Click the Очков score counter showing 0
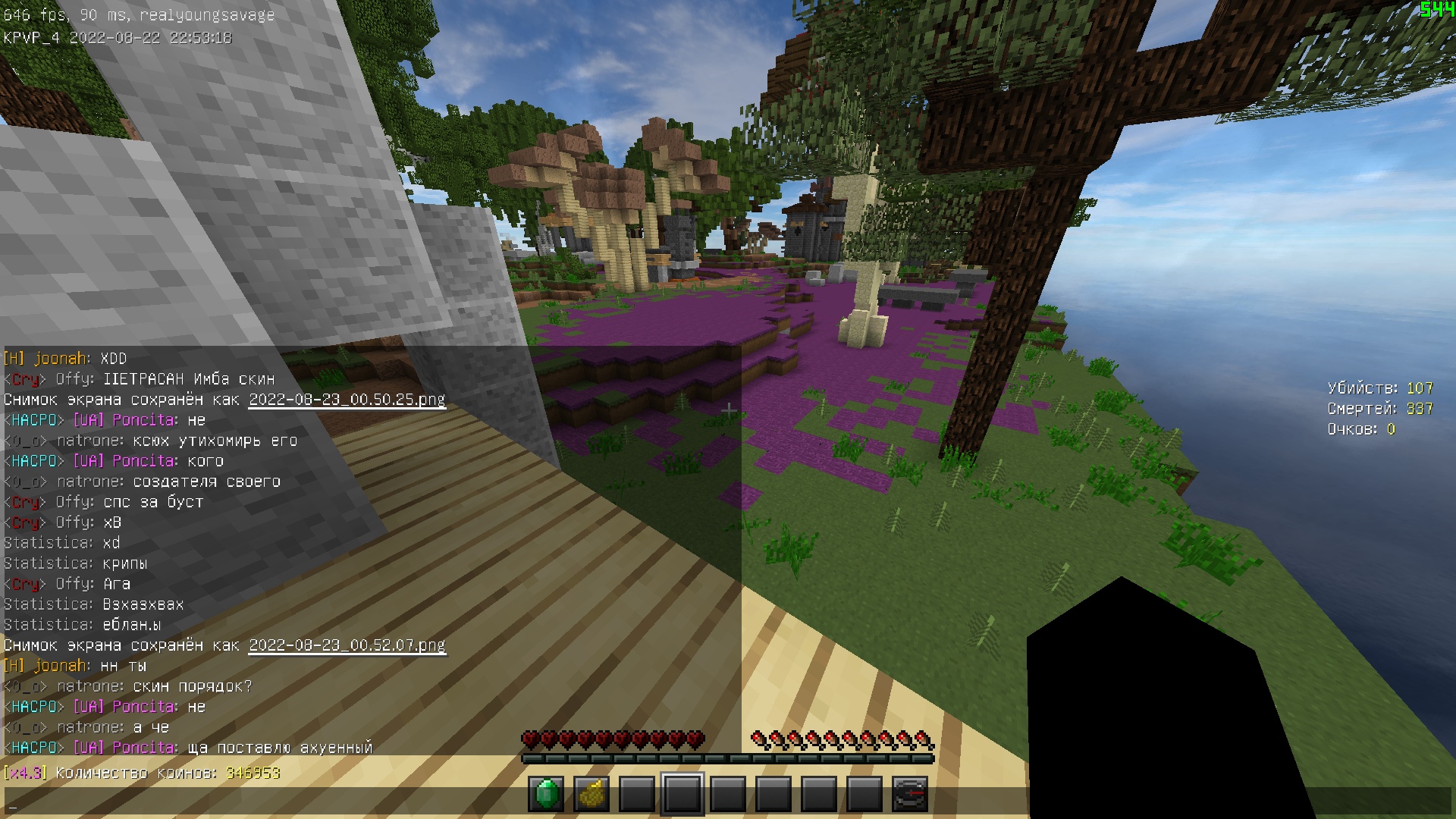This screenshot has height=819, width=1456. pyautogui.click(x=1361, y=428)
